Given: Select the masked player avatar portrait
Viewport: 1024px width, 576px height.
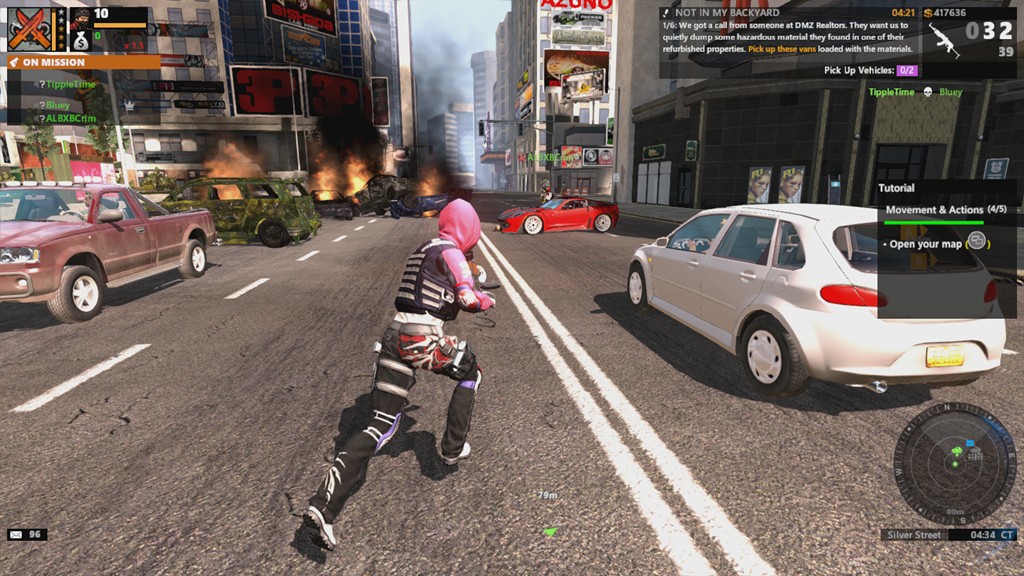Looking at the screenshot, I should tap(81, 17).
